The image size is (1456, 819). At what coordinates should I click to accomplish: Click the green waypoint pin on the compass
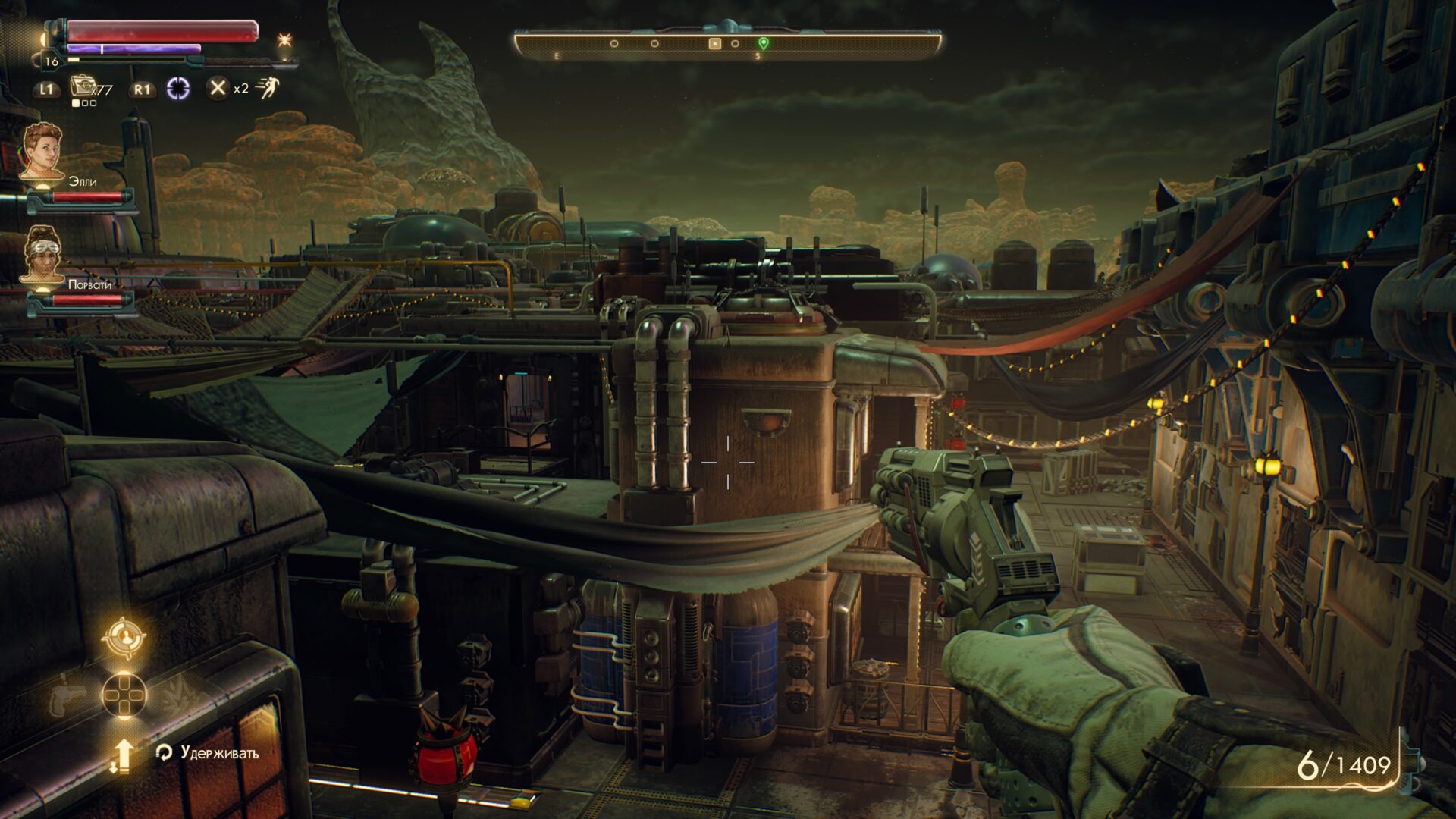point(764,43)
